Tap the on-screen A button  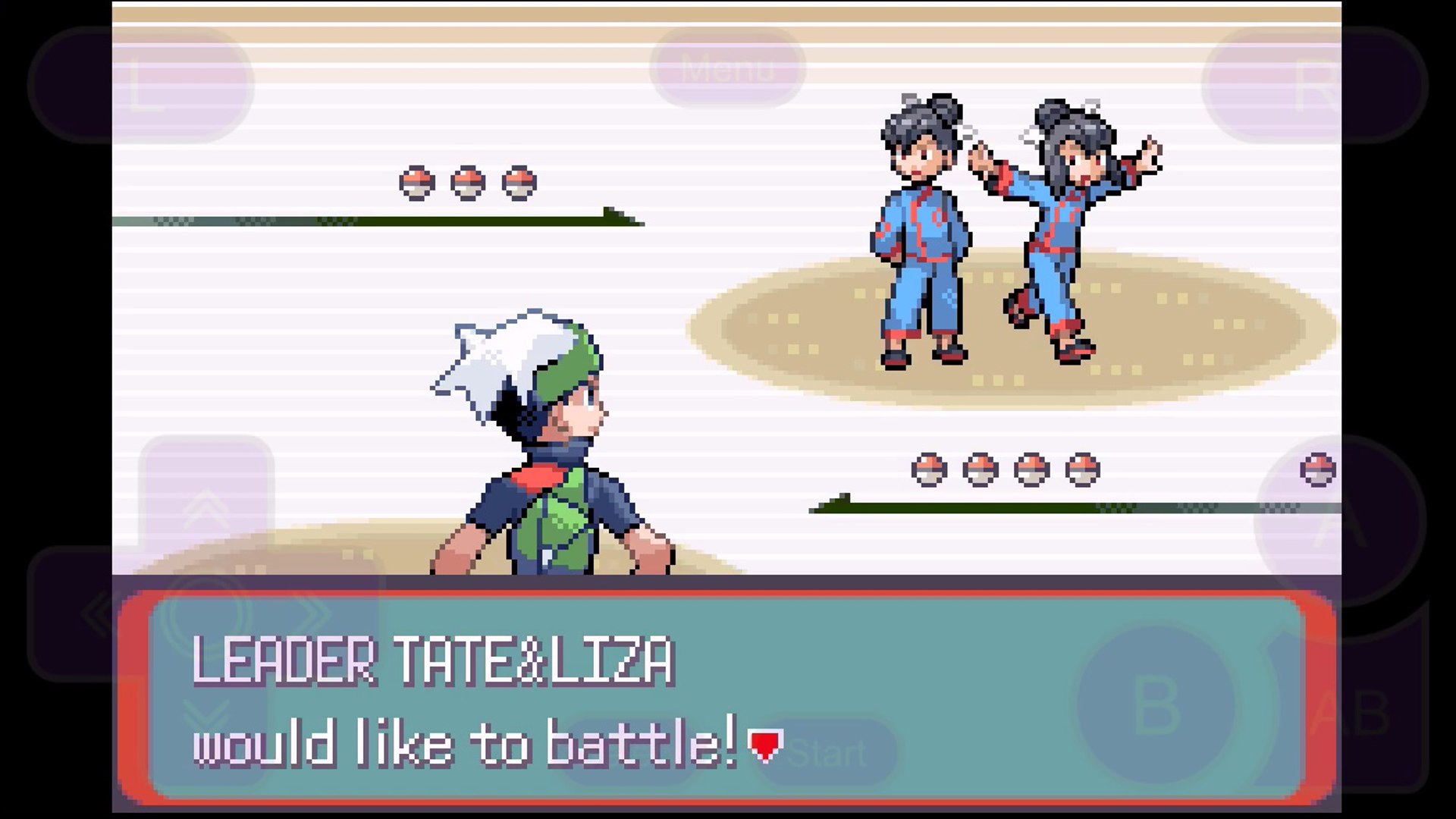pyautogui.click(x=1340, y=522)
